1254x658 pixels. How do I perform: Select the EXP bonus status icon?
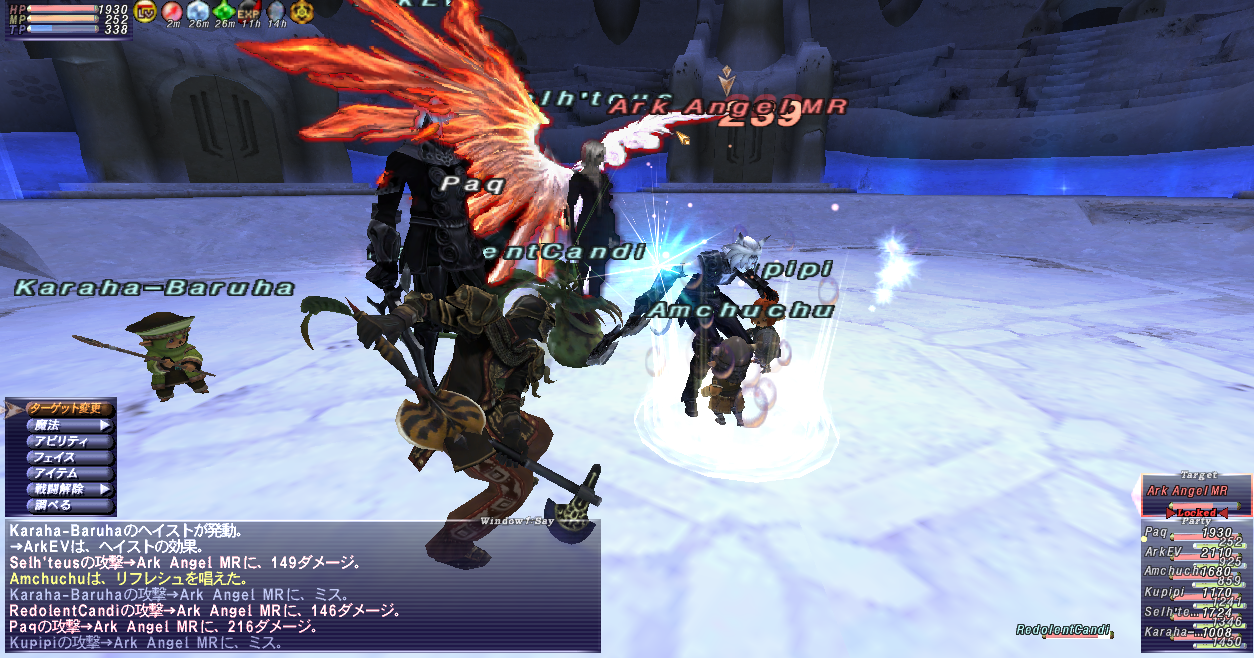pos(249,11)
